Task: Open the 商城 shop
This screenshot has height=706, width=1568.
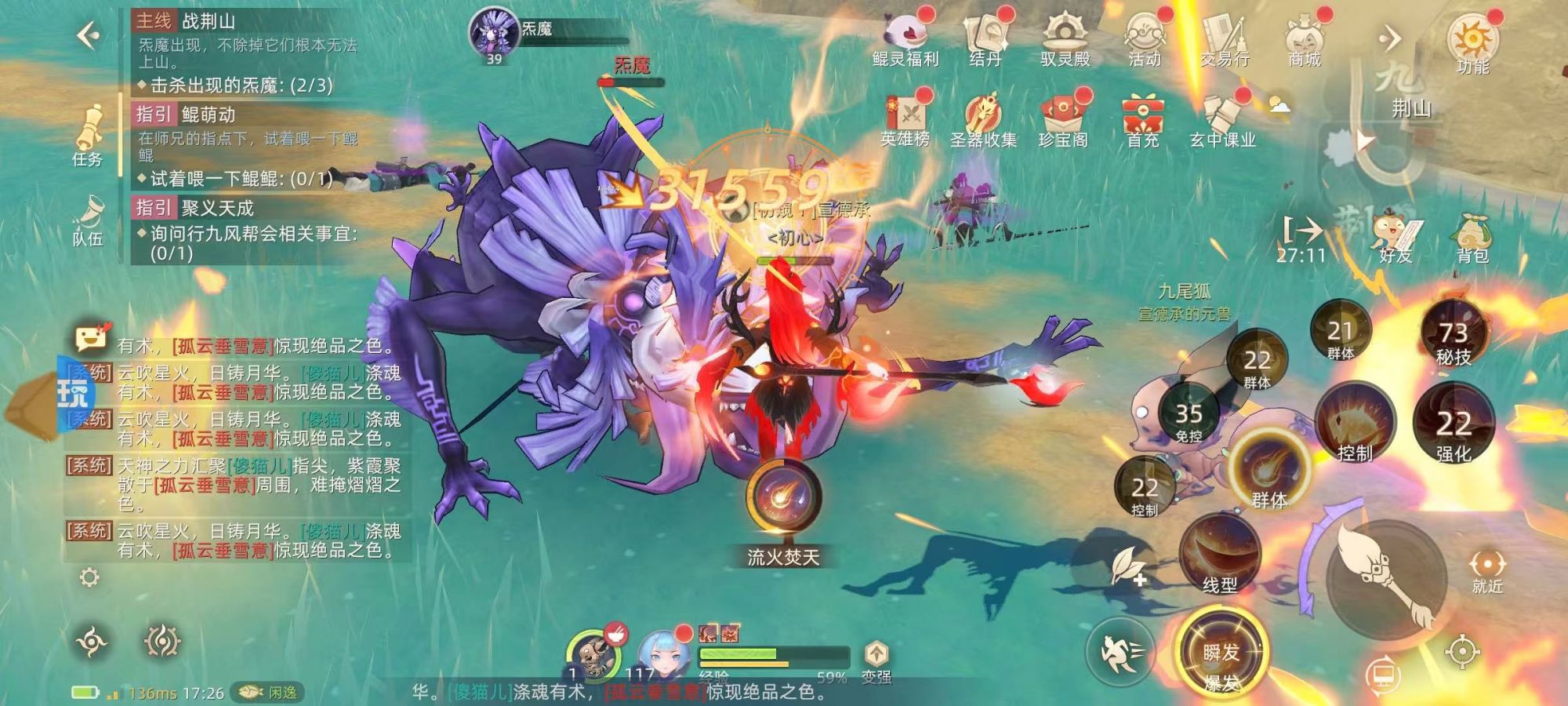Action: pyautogui.click(x=1305, y=38)
